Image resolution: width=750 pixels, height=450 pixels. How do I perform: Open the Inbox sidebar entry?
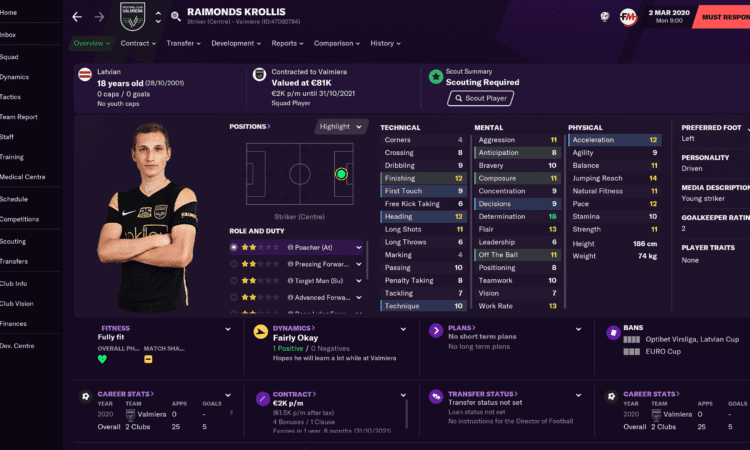click(x=10, y=34)
